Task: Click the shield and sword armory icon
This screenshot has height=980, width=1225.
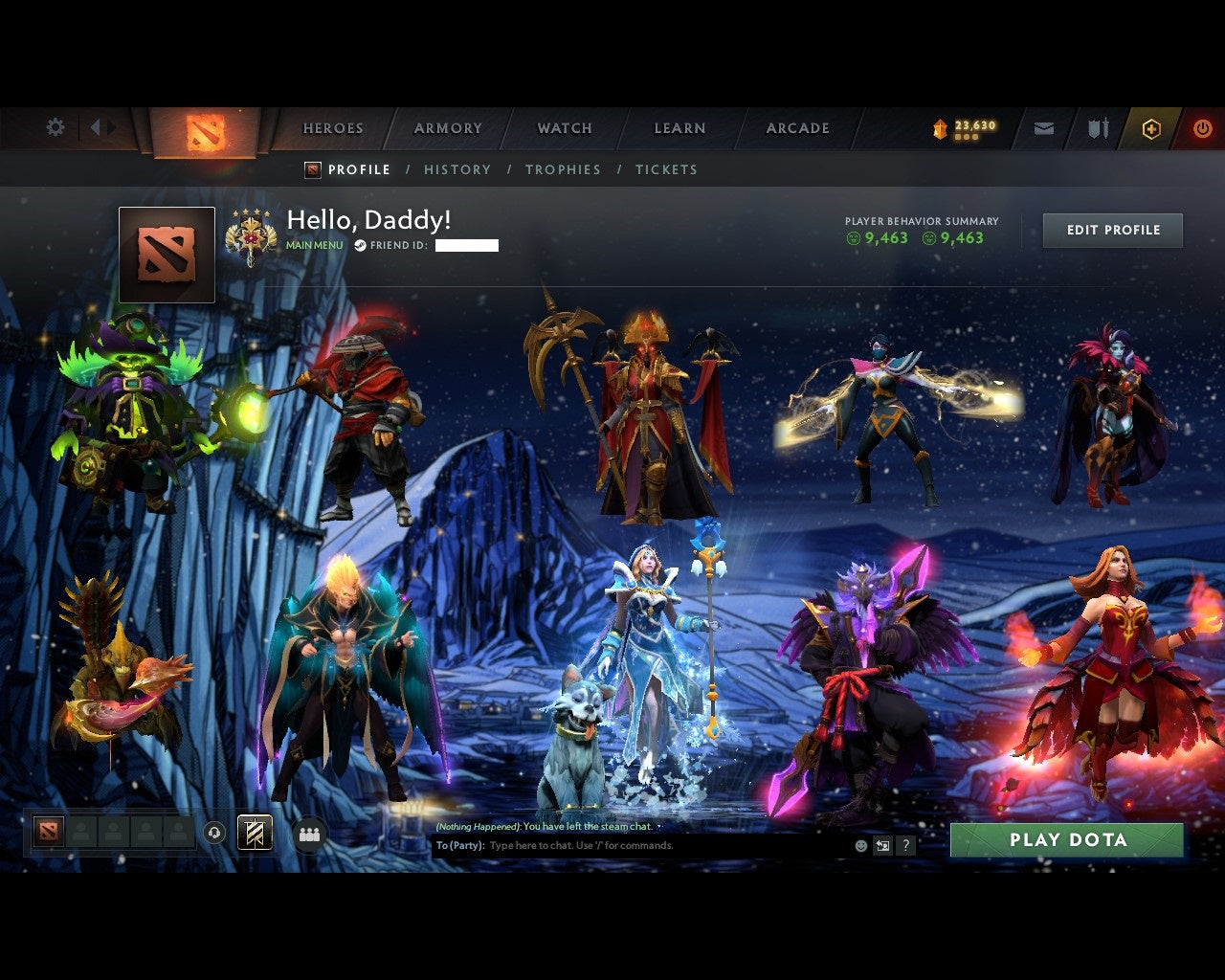Action: click(1097, 126)
